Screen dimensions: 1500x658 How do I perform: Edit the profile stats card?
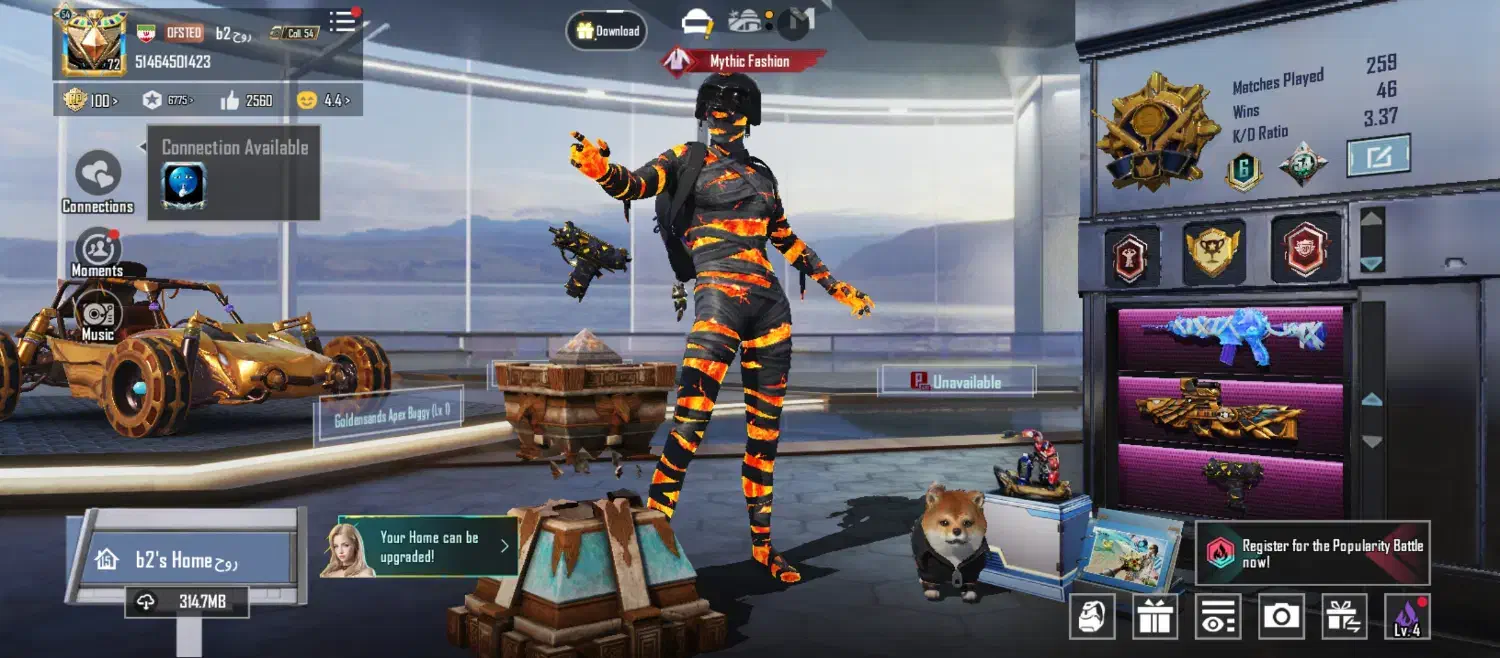(1378, 156)
